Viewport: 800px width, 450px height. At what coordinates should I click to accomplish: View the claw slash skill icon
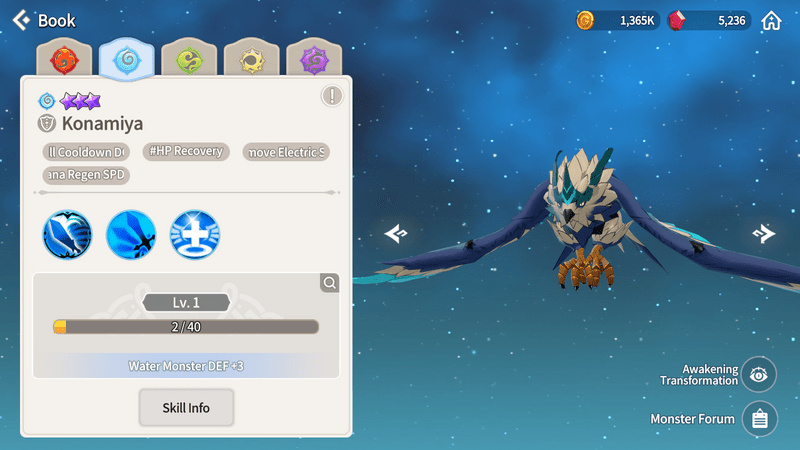[67, 235]
